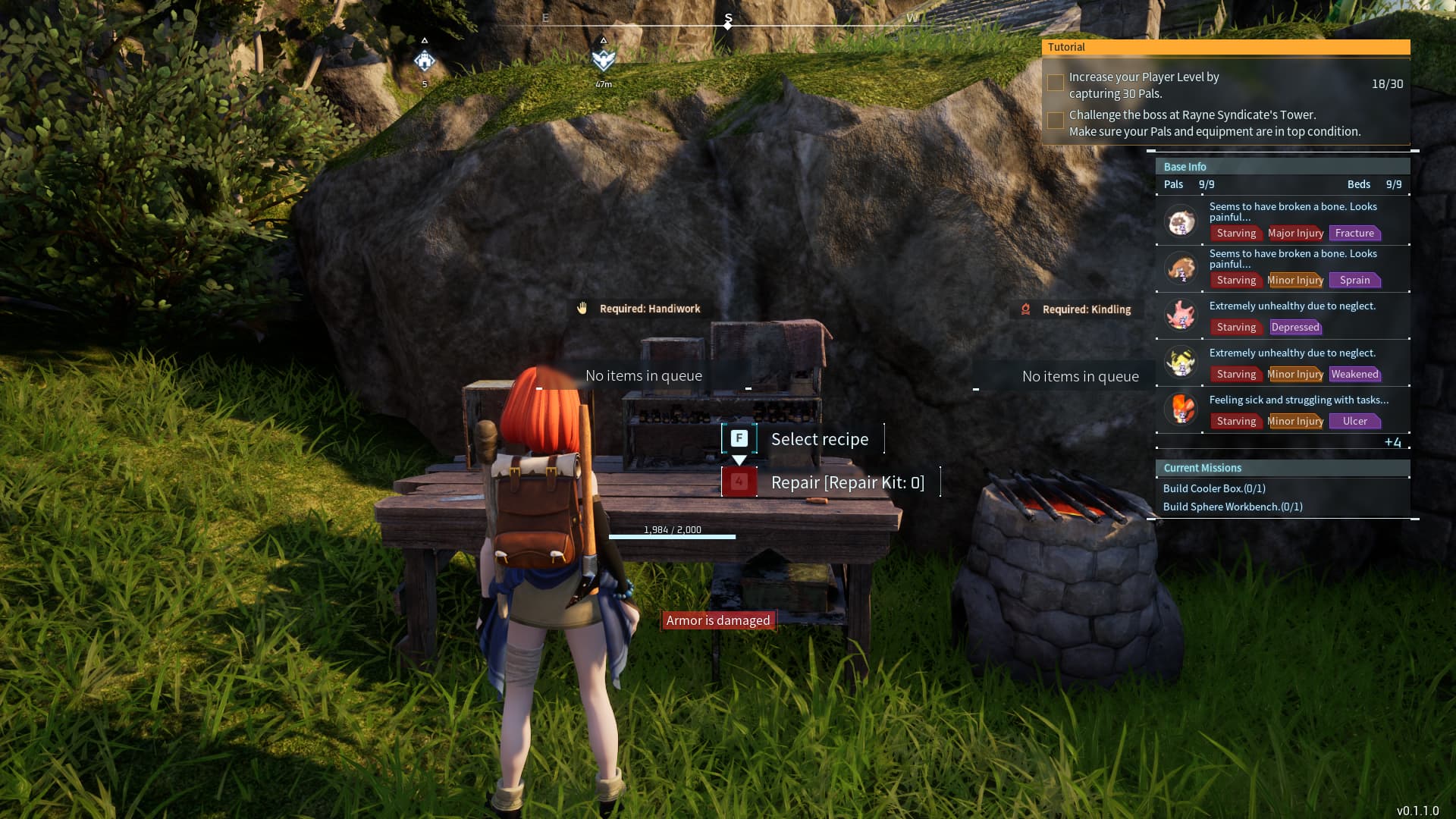Click Repair with Repair Kit option
The height and width of the screenshot is (819, 1456).
(847, 482)
